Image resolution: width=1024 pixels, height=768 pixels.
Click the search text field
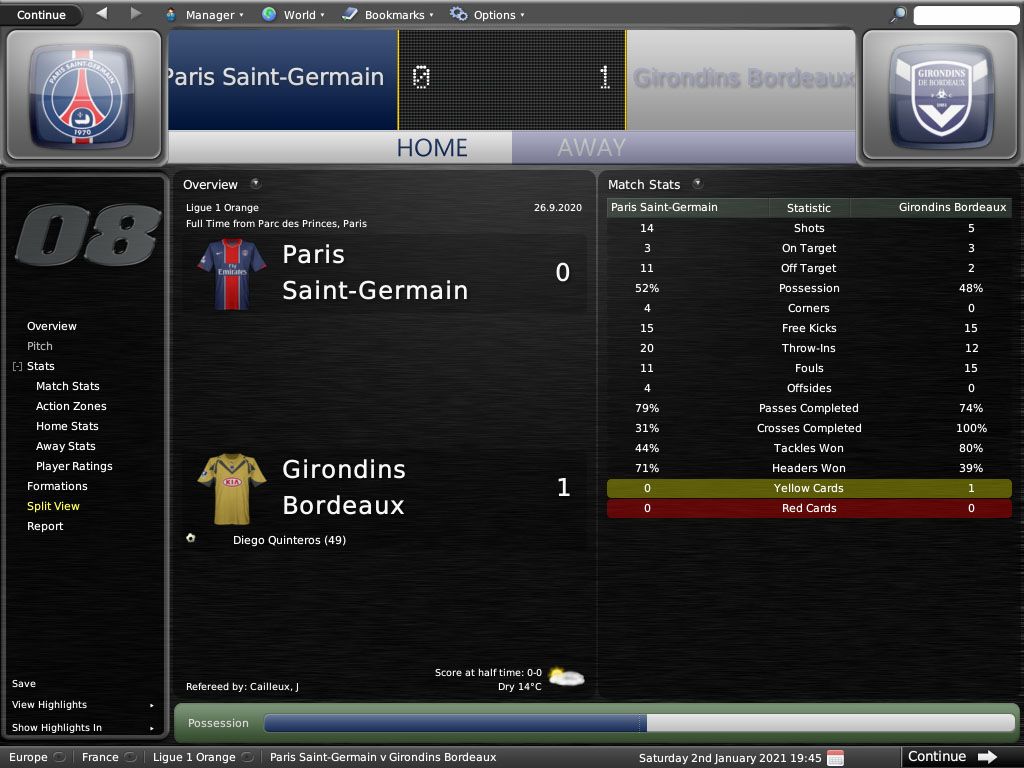[x=965, y=15]
